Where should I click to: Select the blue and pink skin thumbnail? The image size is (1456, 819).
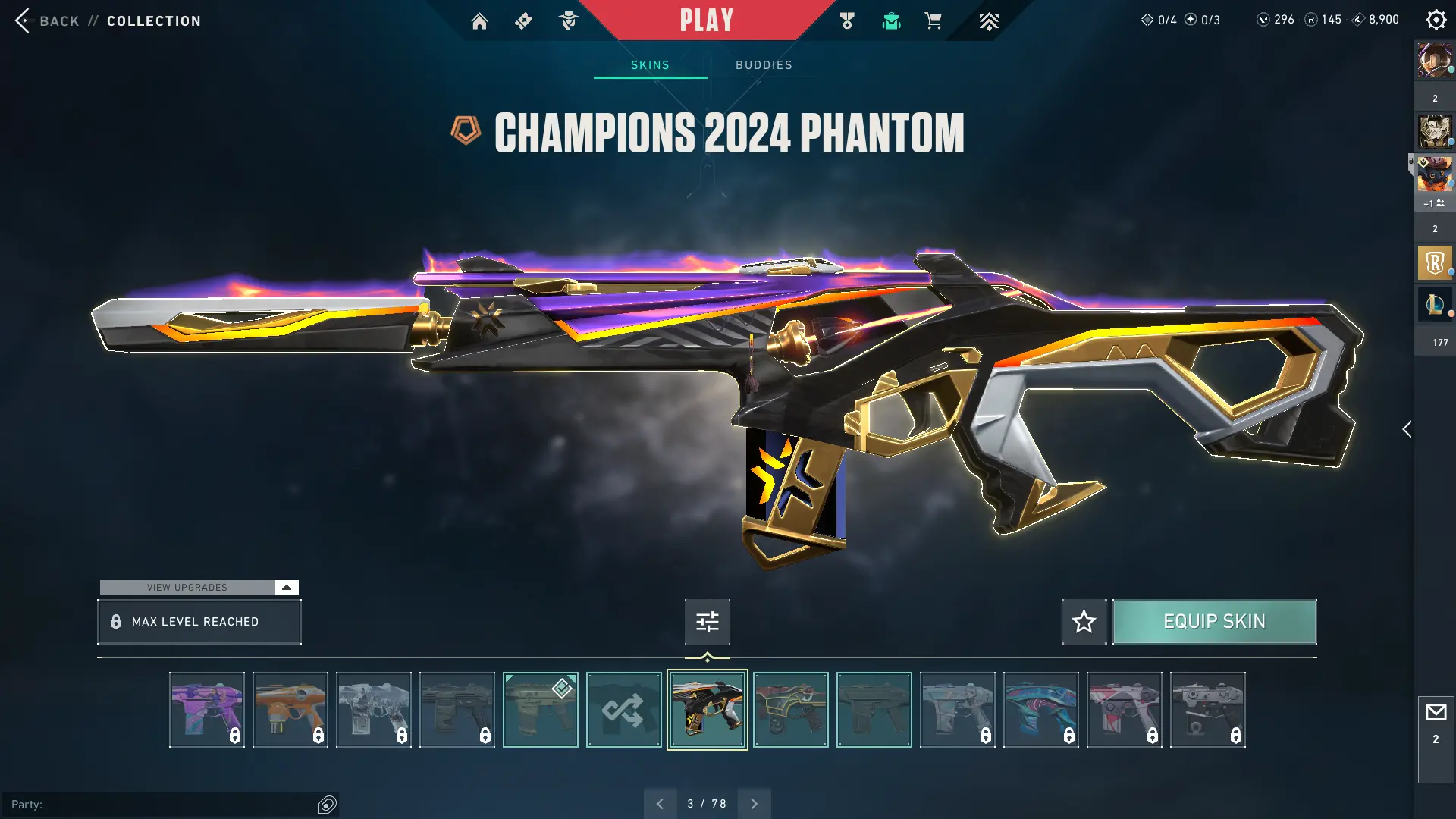(x=1040, y=710)
